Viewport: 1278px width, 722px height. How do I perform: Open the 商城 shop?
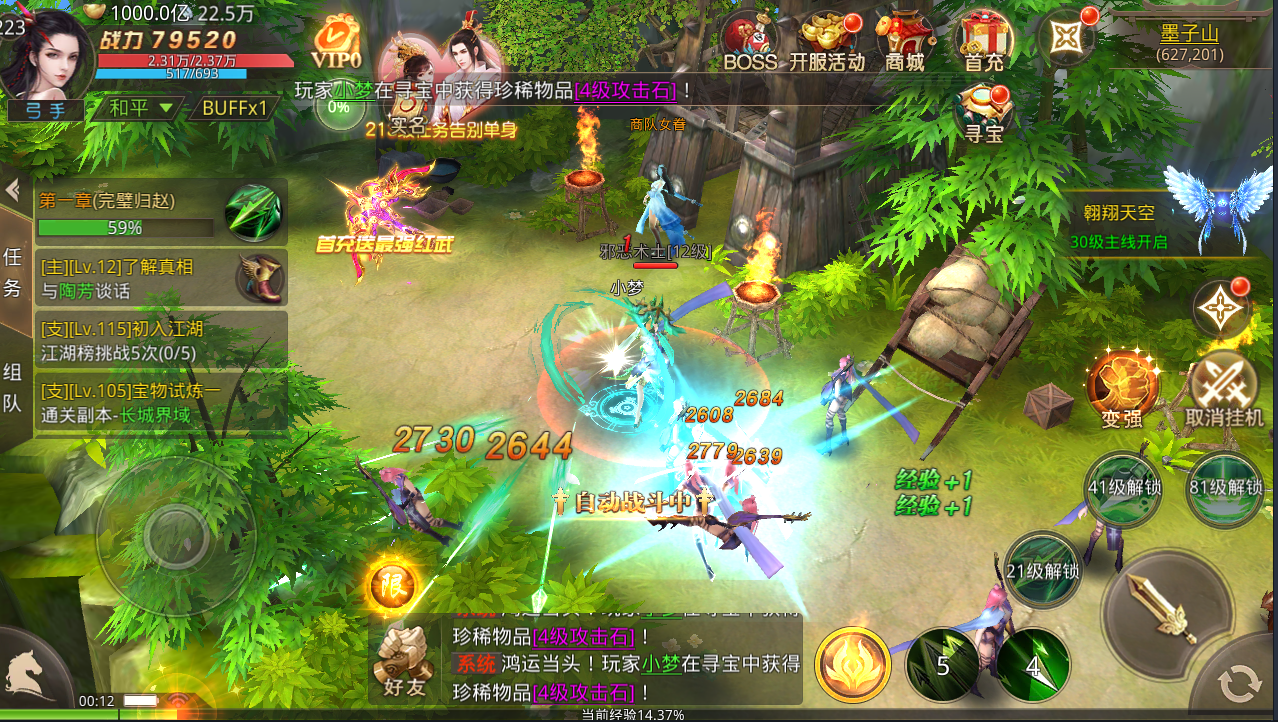click(x=904, y=44)
